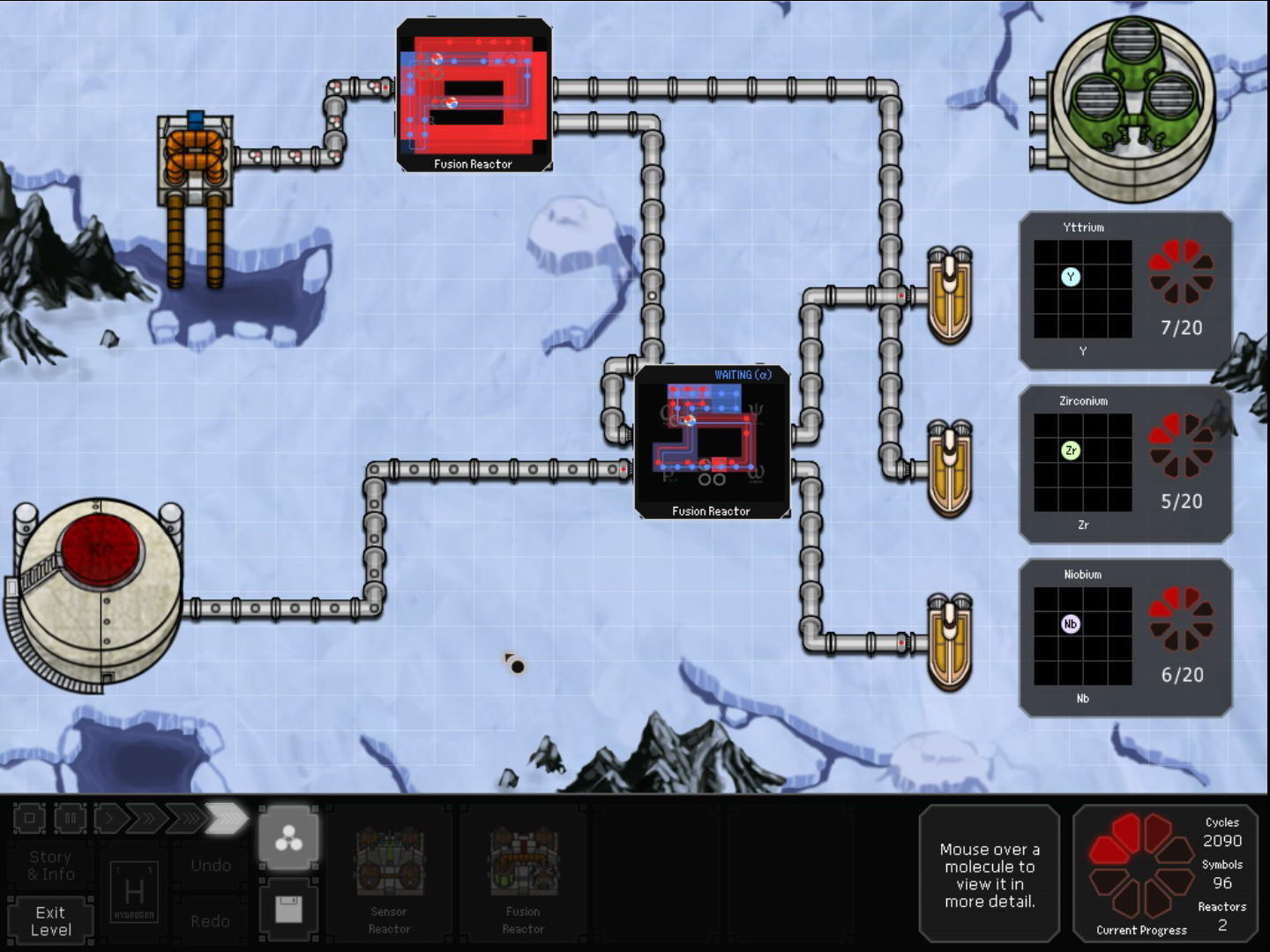Image resolution: width=1270 pixels, height=952 pixels.
Task: Open the Fusion Reactor marked WAITING
Action: coord(711,441)
